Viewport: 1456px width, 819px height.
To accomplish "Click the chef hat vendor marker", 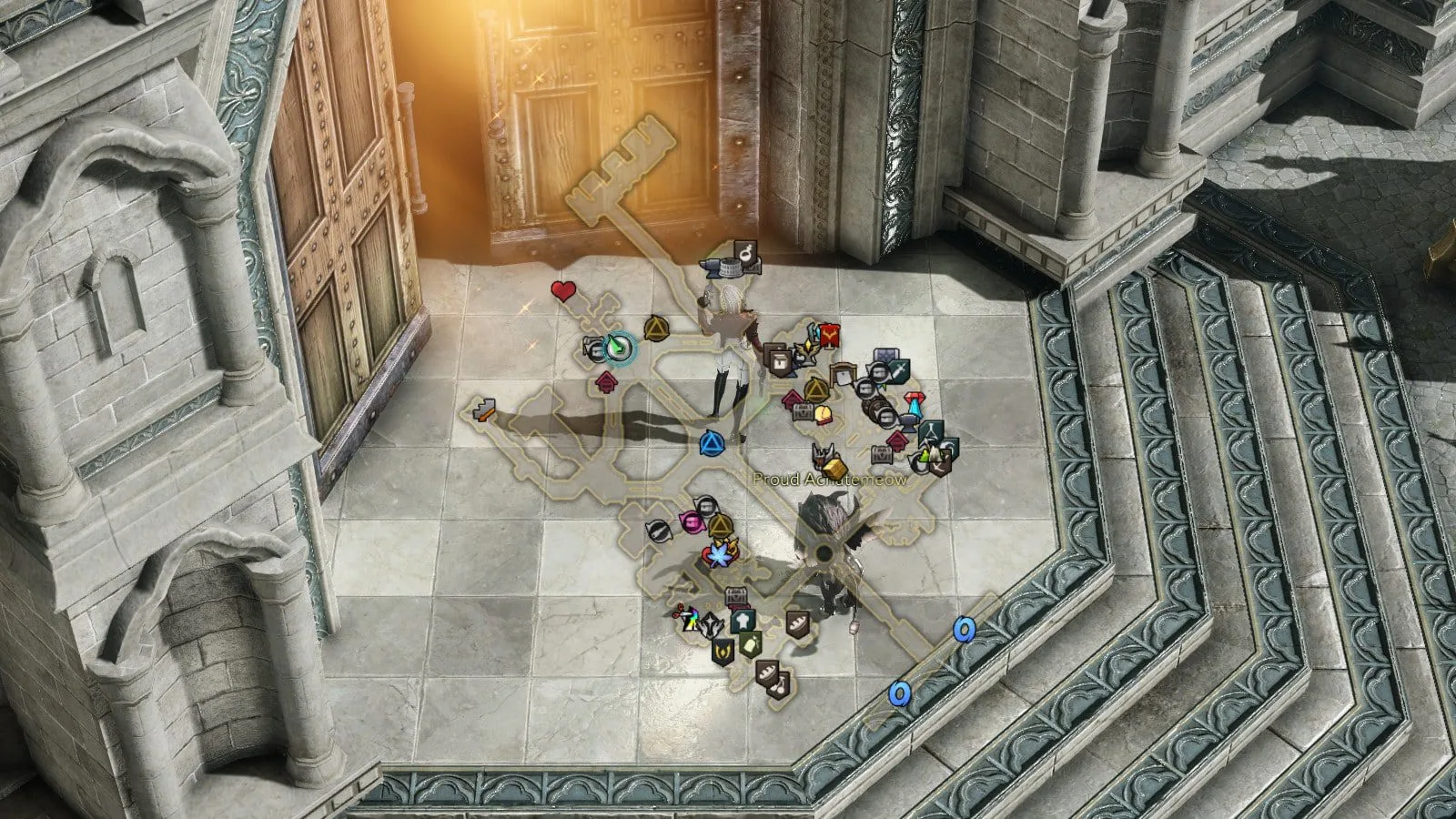I will (742, 619).
